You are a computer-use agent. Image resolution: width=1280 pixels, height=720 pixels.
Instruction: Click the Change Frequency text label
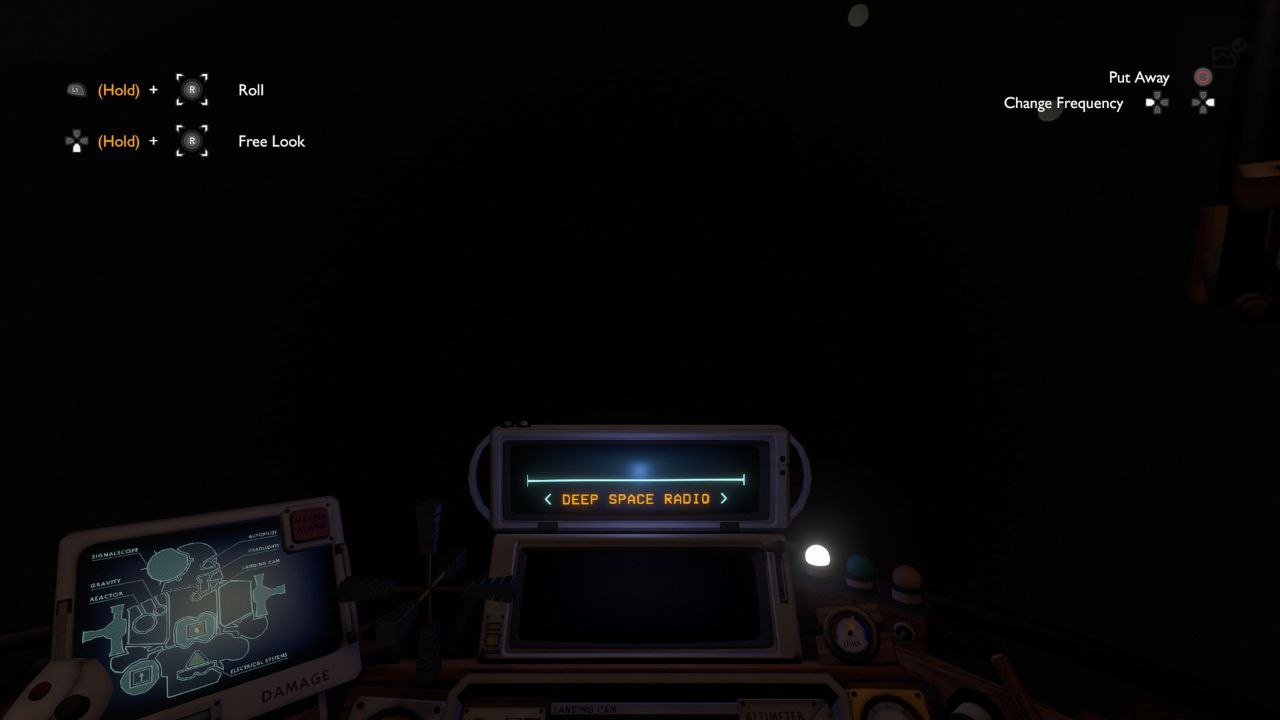[1063, 103]
